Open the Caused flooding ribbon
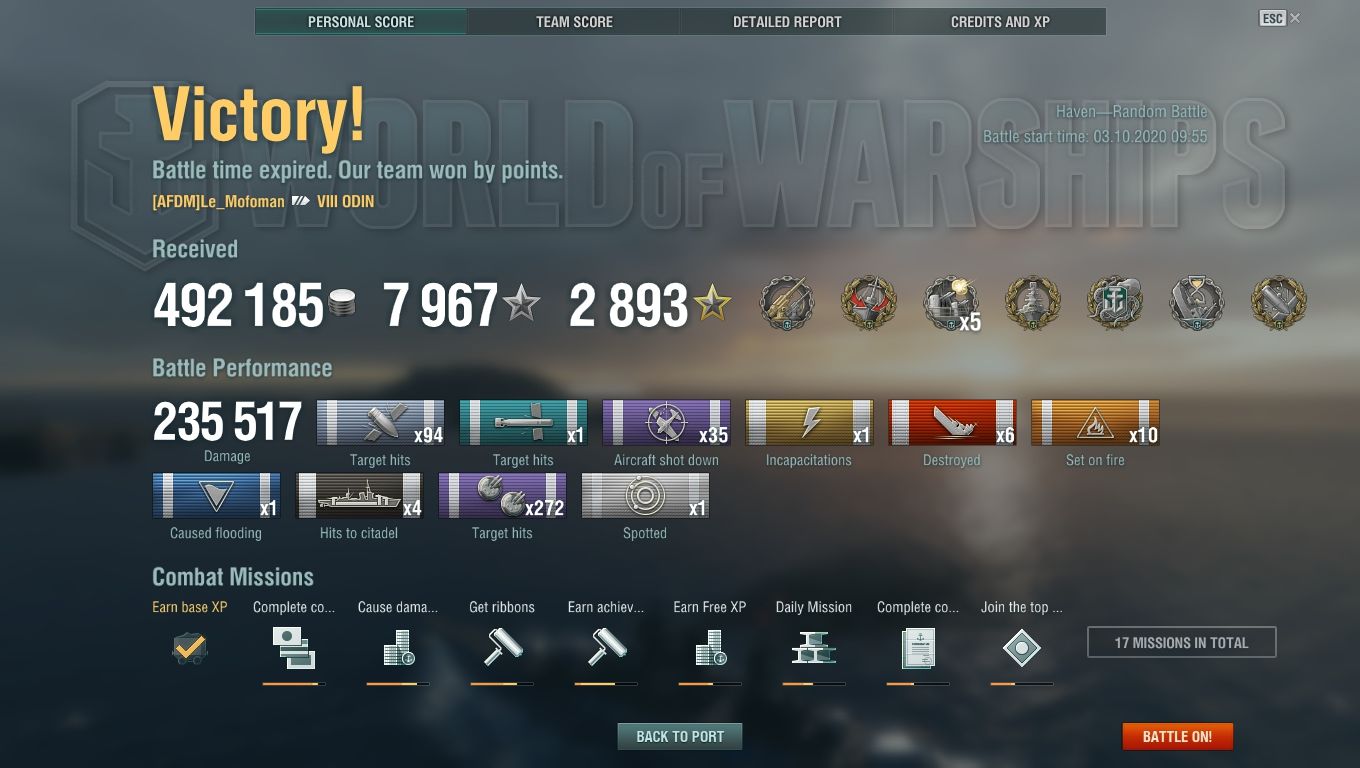1360x768 pixels. coord(214,494)
